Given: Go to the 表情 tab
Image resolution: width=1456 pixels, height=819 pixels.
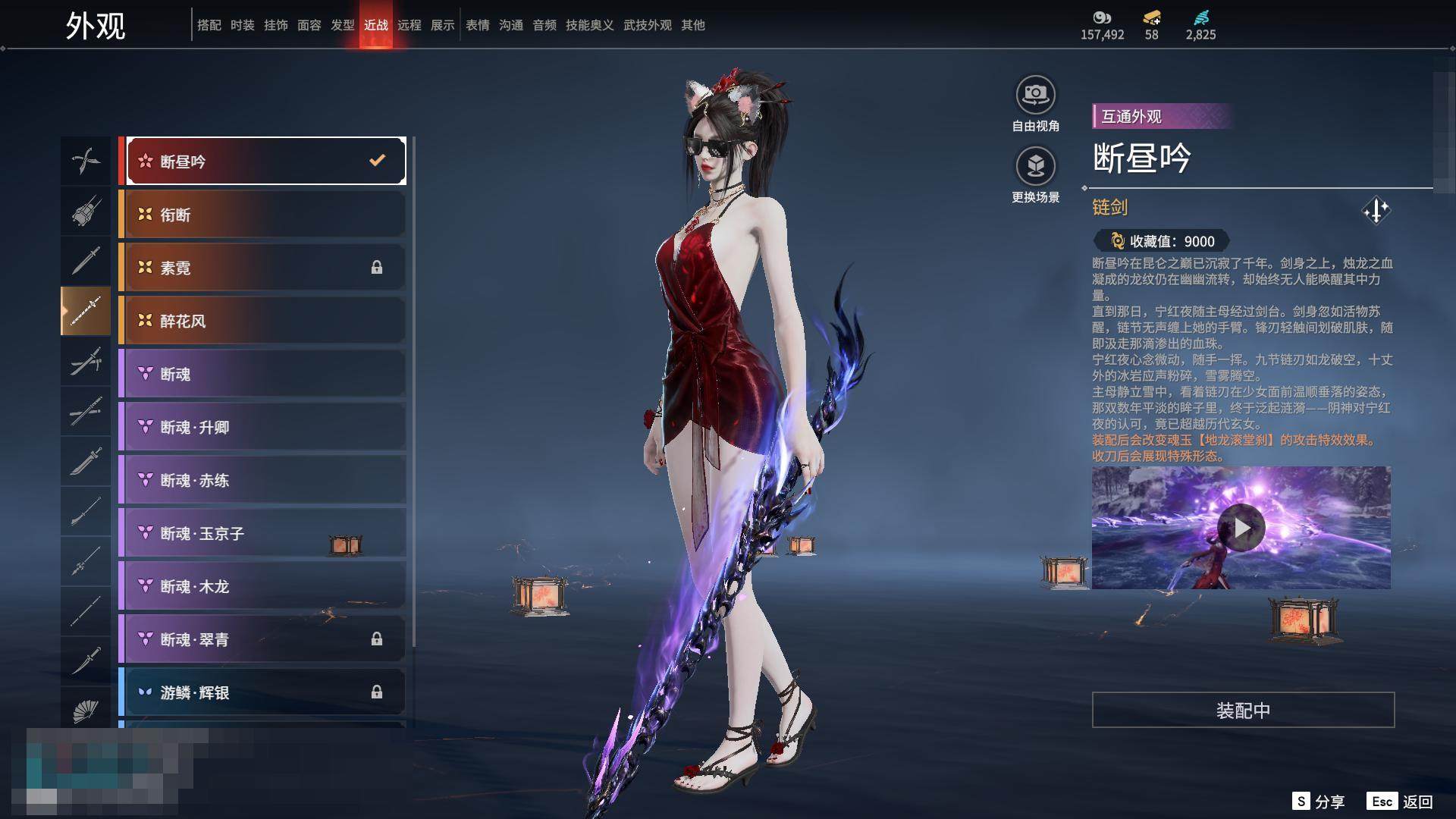Looking at the screenshot, I should [478, 25].
